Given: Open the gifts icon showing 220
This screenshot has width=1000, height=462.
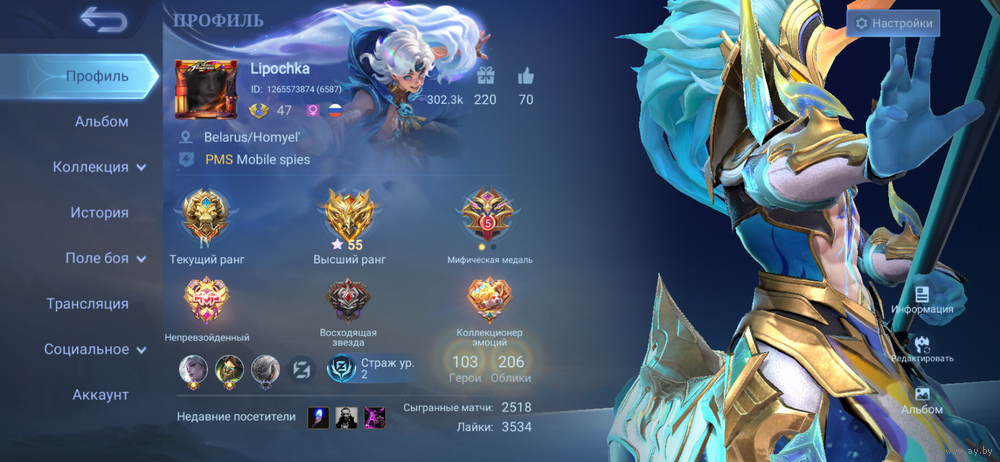Looking at the screenshot, I should click(x=485, y=77).
